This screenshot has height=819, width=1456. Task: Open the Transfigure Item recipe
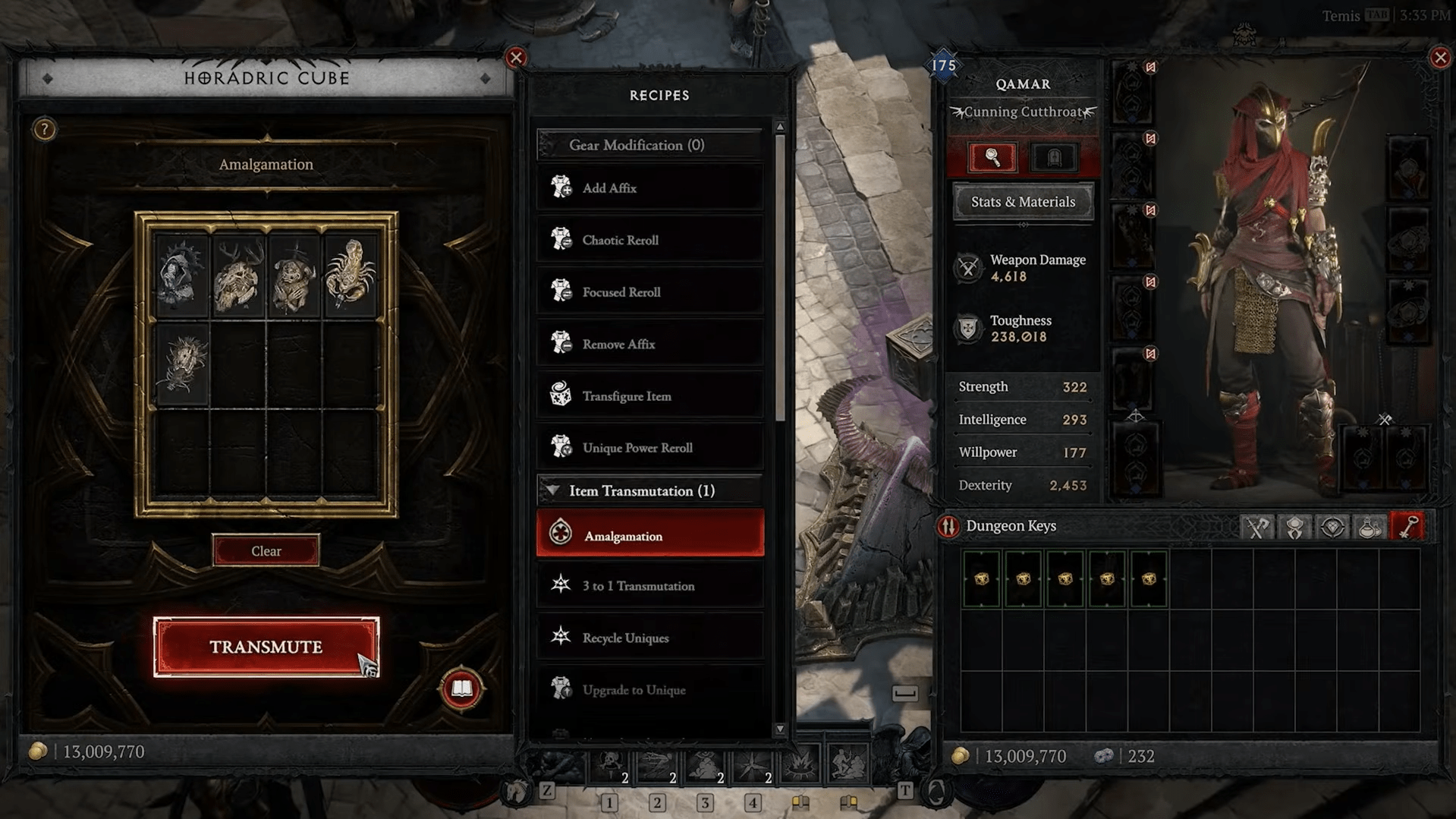coord(649,396)
